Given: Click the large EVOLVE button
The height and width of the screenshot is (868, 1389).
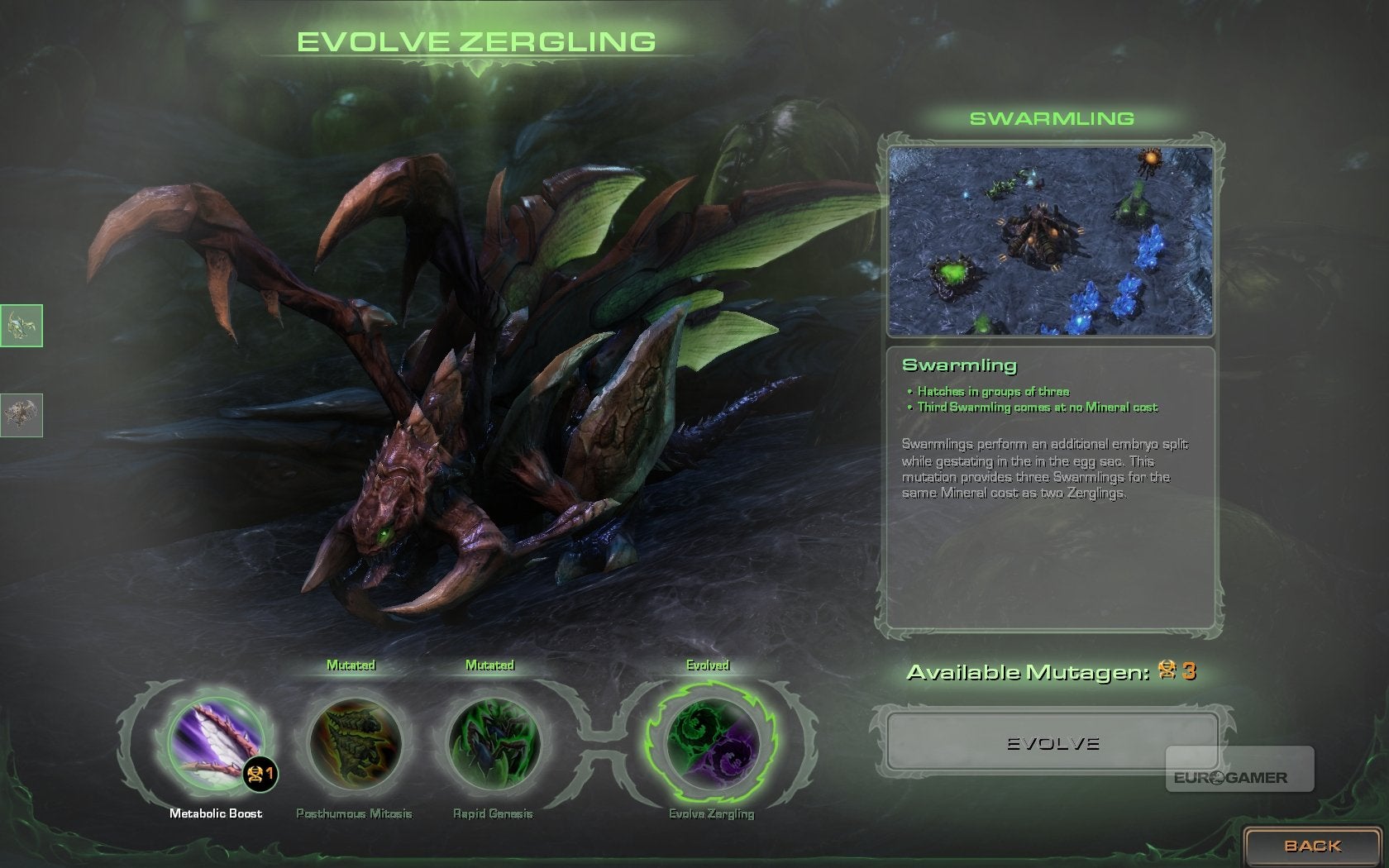Looking at the screenshot, I should click(x=1052, y=743).
